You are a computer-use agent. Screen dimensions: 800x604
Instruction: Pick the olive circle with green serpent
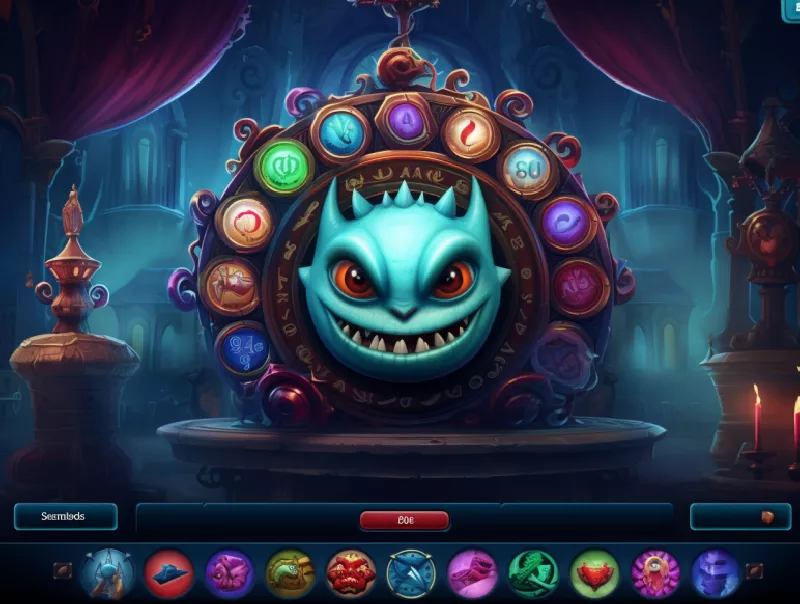click(x=290, y=574)
